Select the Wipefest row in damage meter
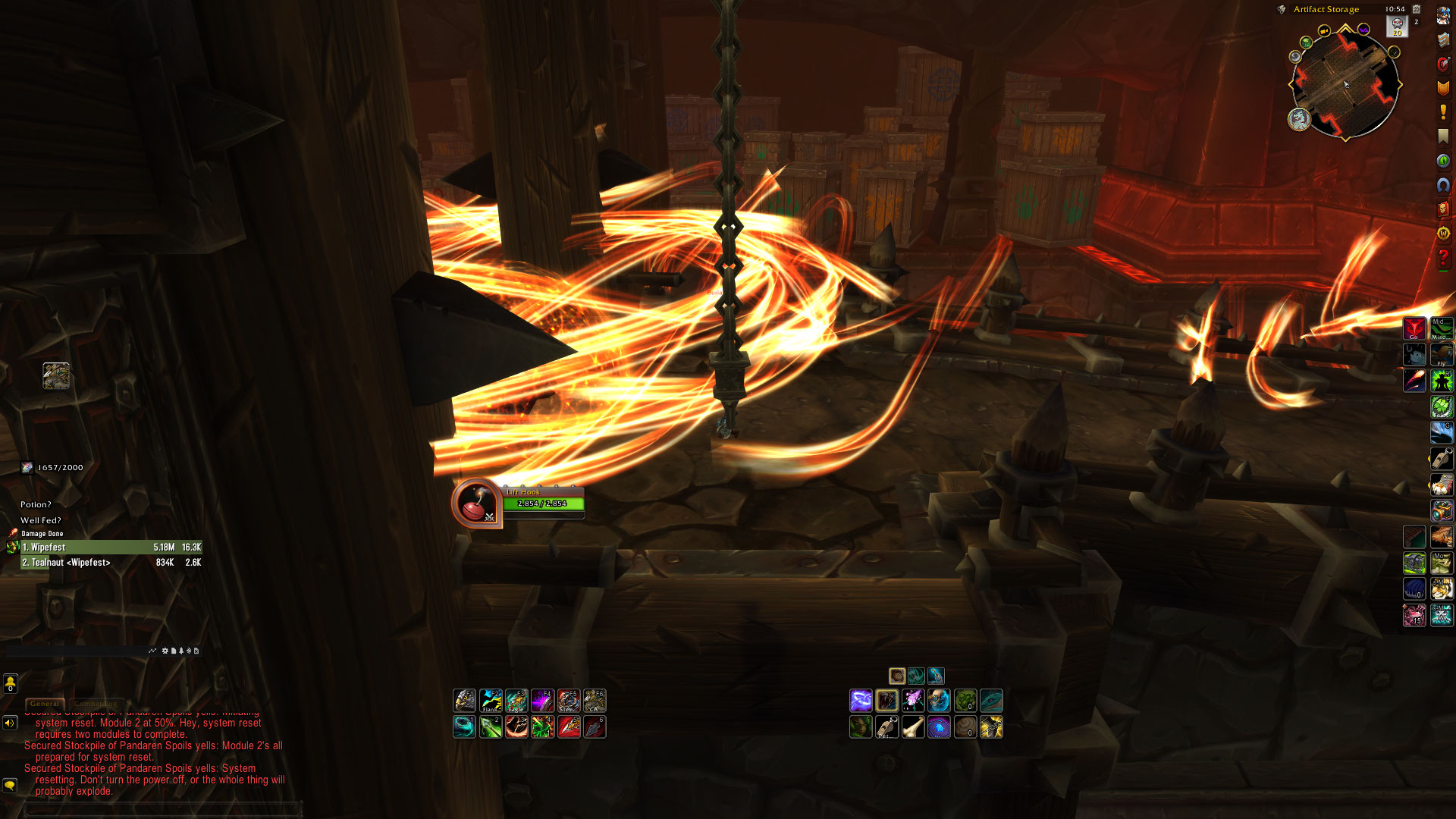The width and height of the screenshot is (1456, 819). (111, 547)
